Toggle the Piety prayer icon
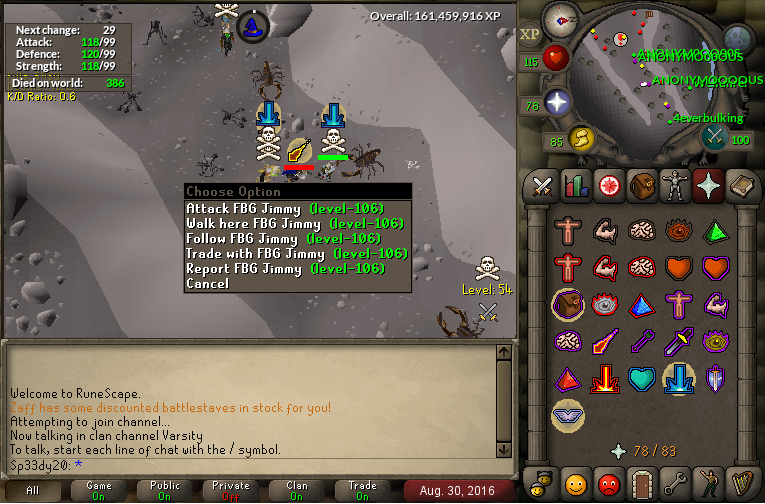The image size is (765, 504). click(567, 415)
